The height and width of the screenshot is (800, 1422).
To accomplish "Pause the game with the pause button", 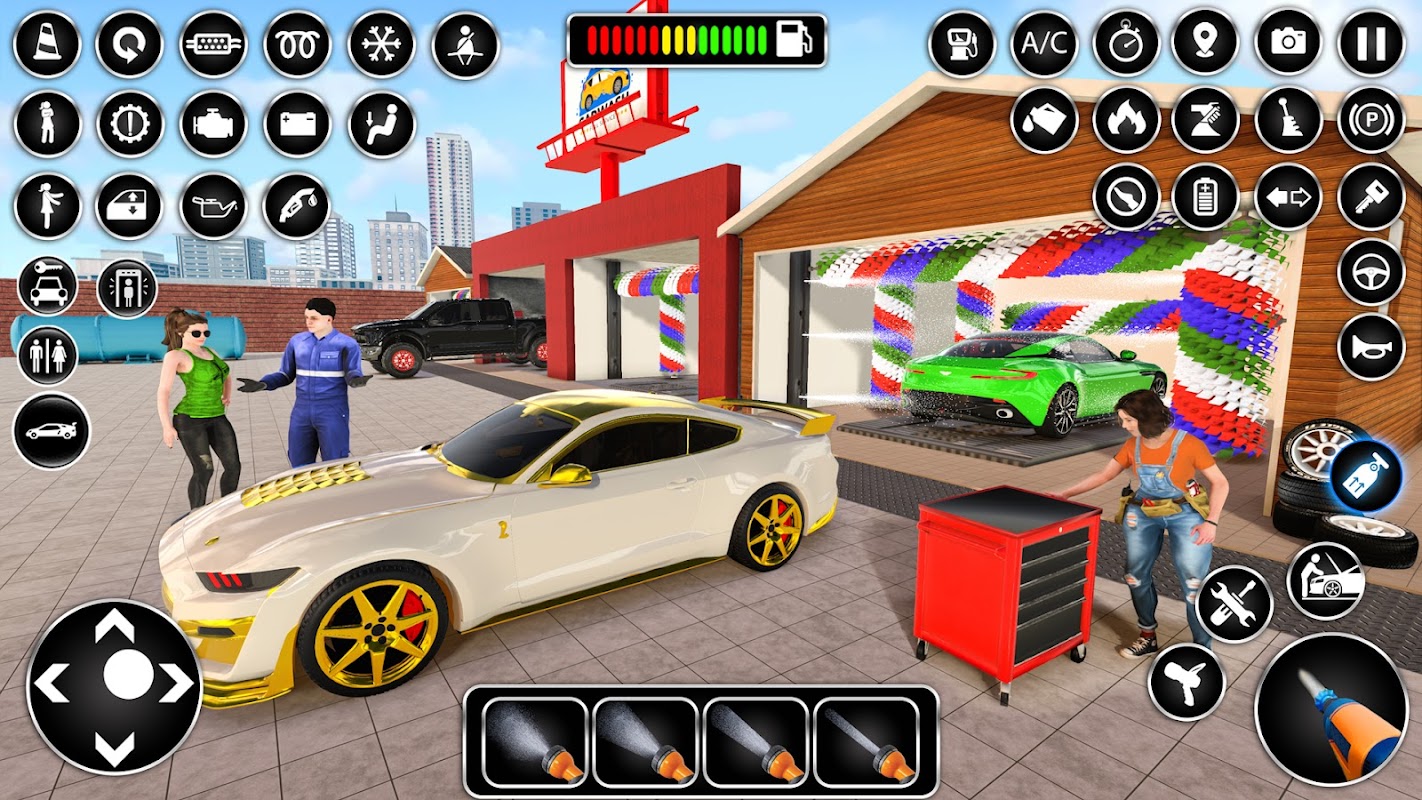I will tap(1371, 43).
